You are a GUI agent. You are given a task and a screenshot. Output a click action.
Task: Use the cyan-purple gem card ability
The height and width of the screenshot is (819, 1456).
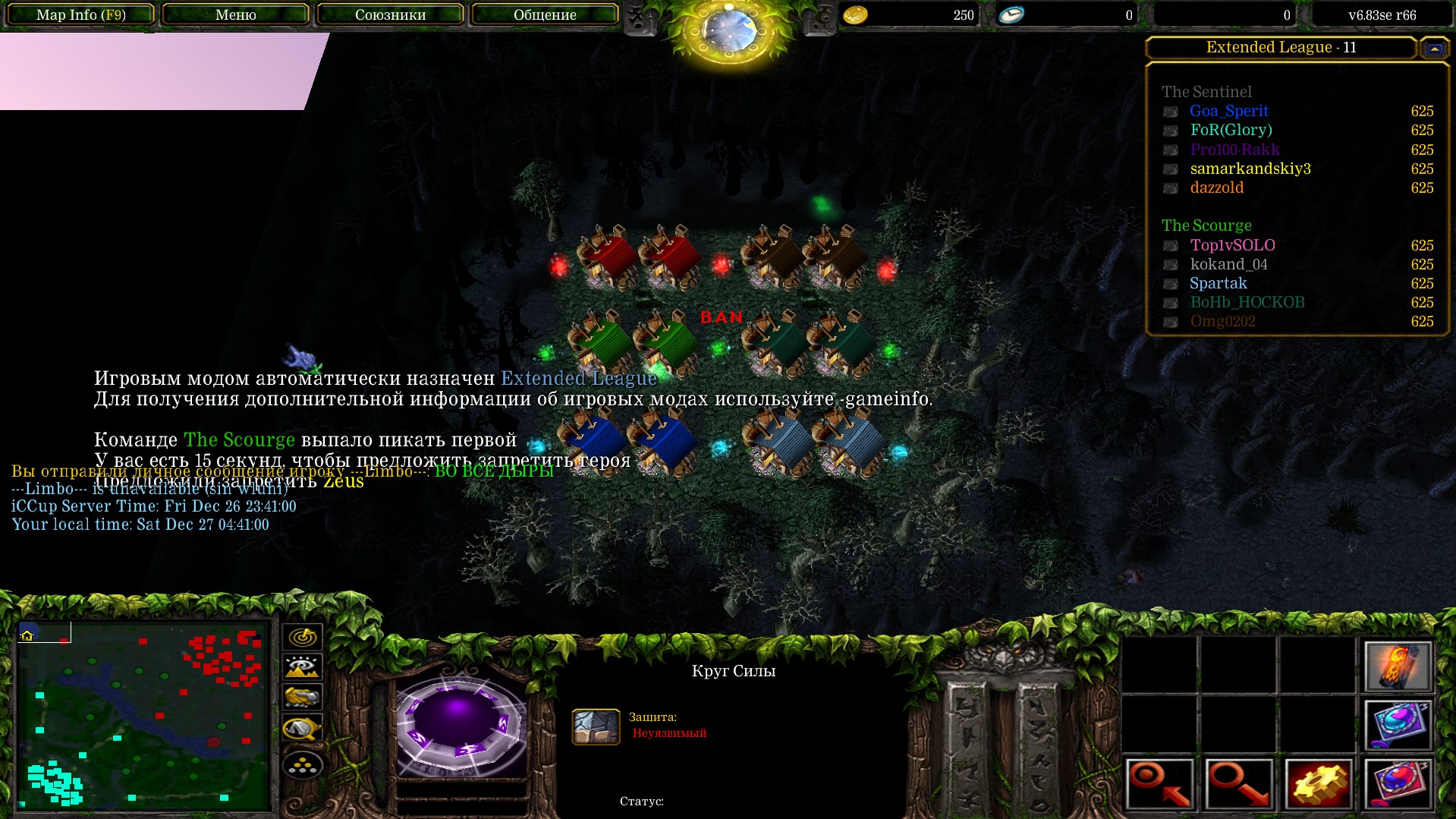click(x=1398, y=724)
